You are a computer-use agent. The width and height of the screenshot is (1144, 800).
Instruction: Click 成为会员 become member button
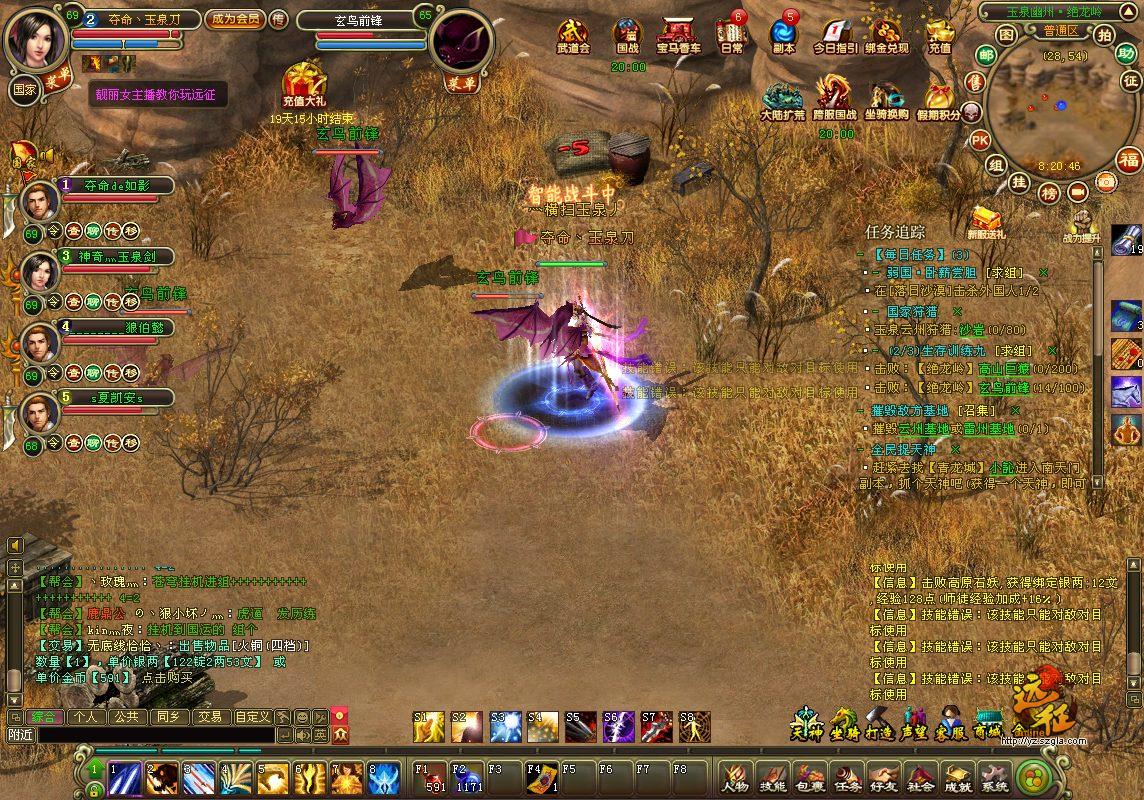(234, 18)
